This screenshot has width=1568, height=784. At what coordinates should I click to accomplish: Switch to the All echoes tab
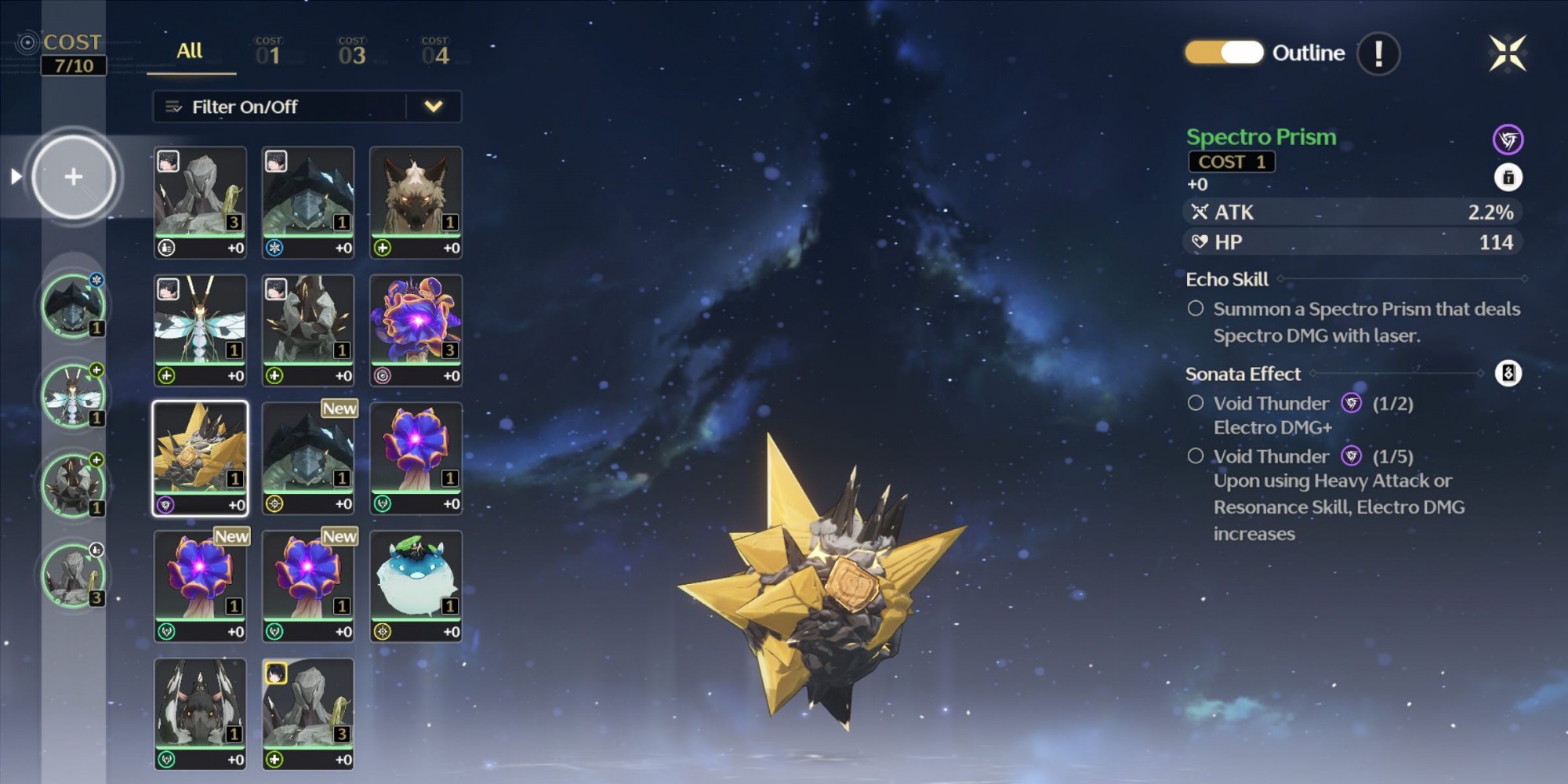click(190, 52)
